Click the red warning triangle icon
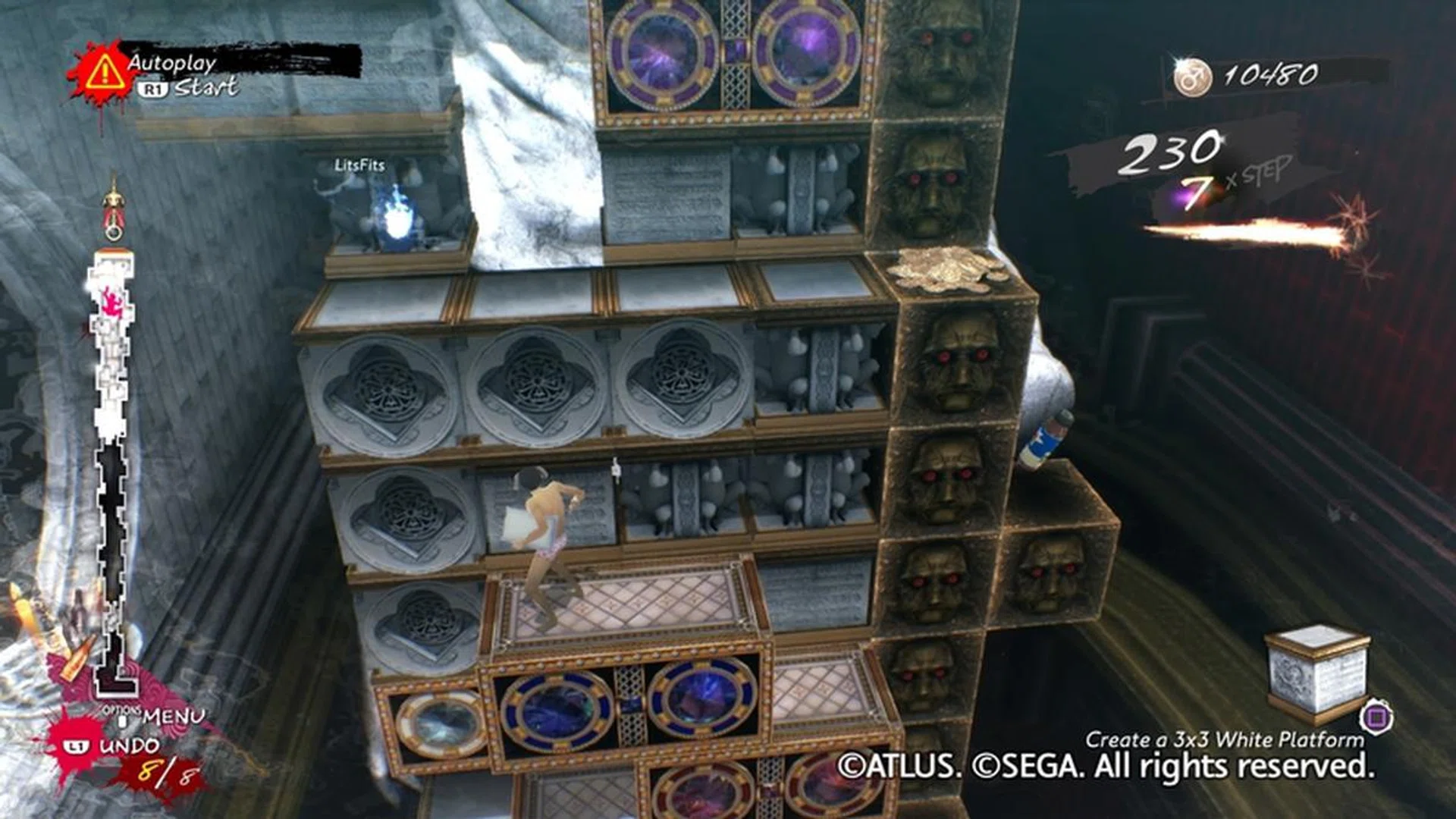 click(x=105, y=72)
